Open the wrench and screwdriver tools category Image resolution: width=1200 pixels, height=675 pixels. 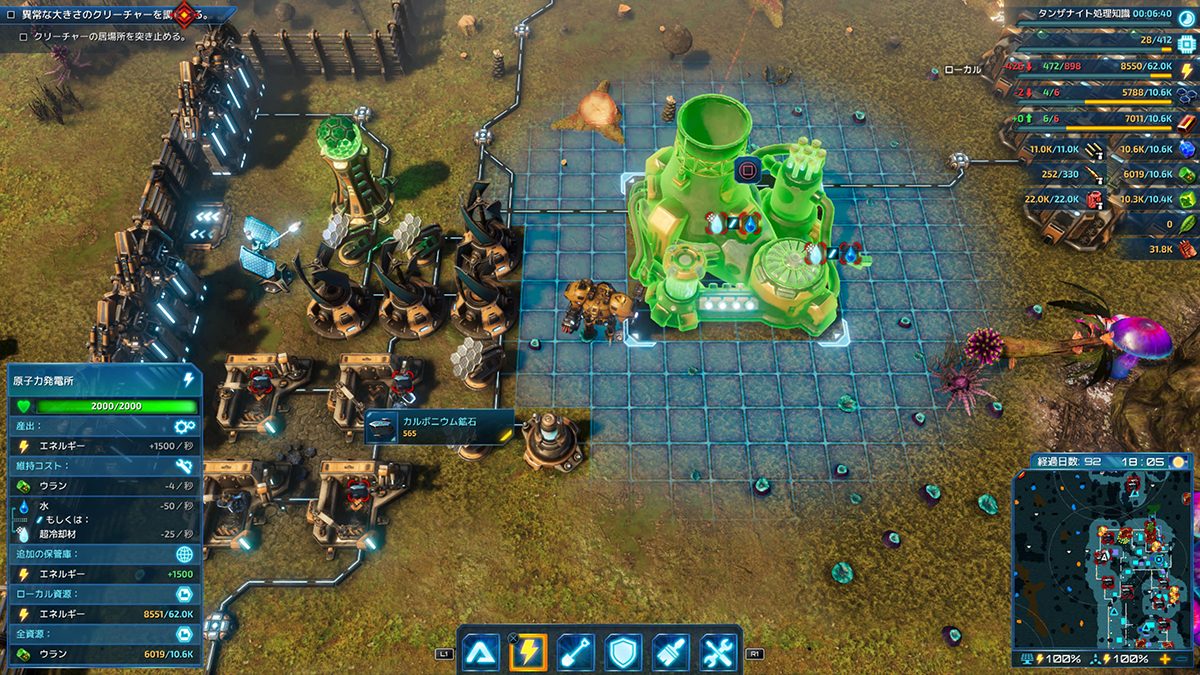pyautogui.click(x=718, y=652)
